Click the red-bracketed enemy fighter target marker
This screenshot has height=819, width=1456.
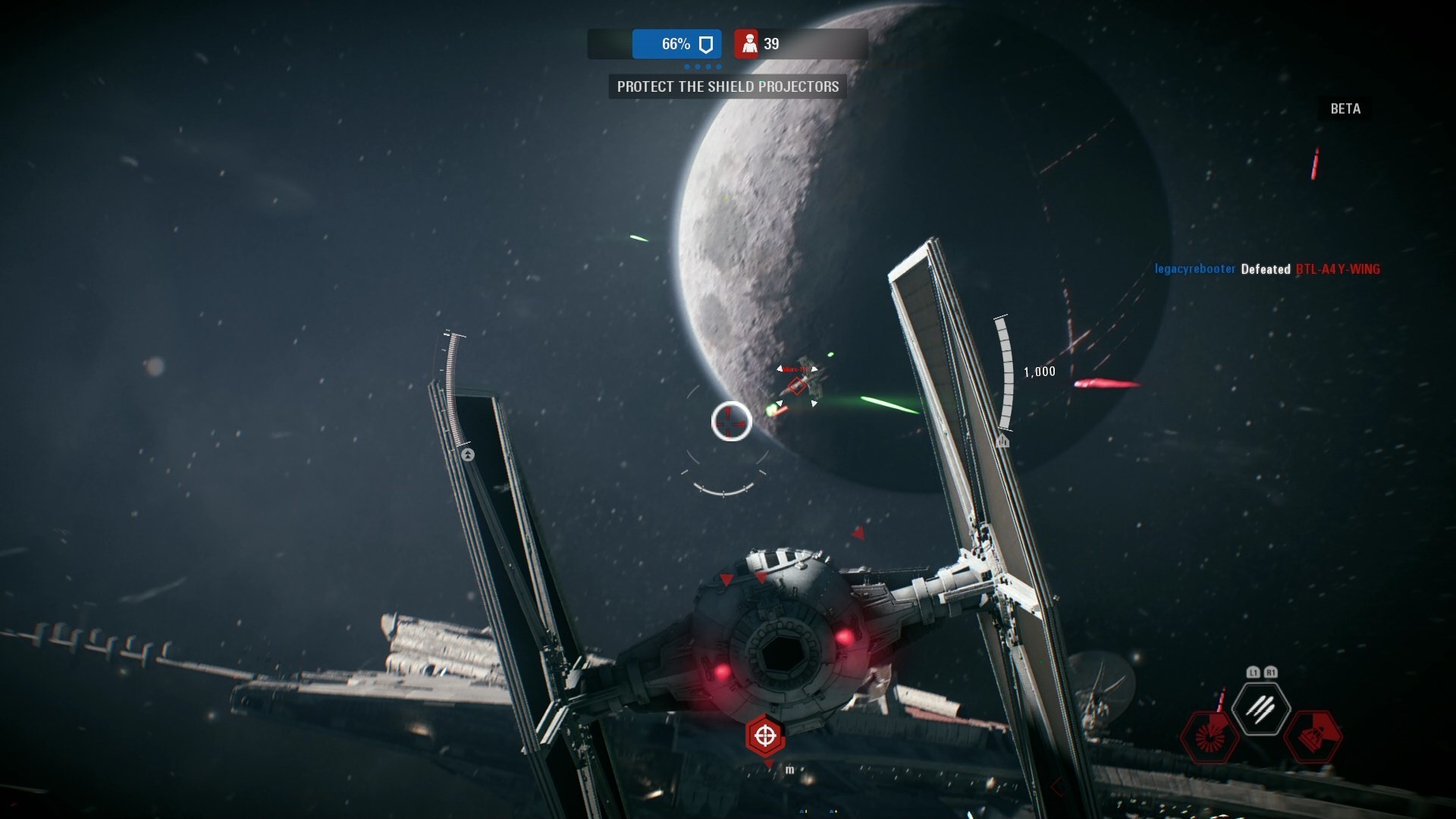click(x=797, y=386)
